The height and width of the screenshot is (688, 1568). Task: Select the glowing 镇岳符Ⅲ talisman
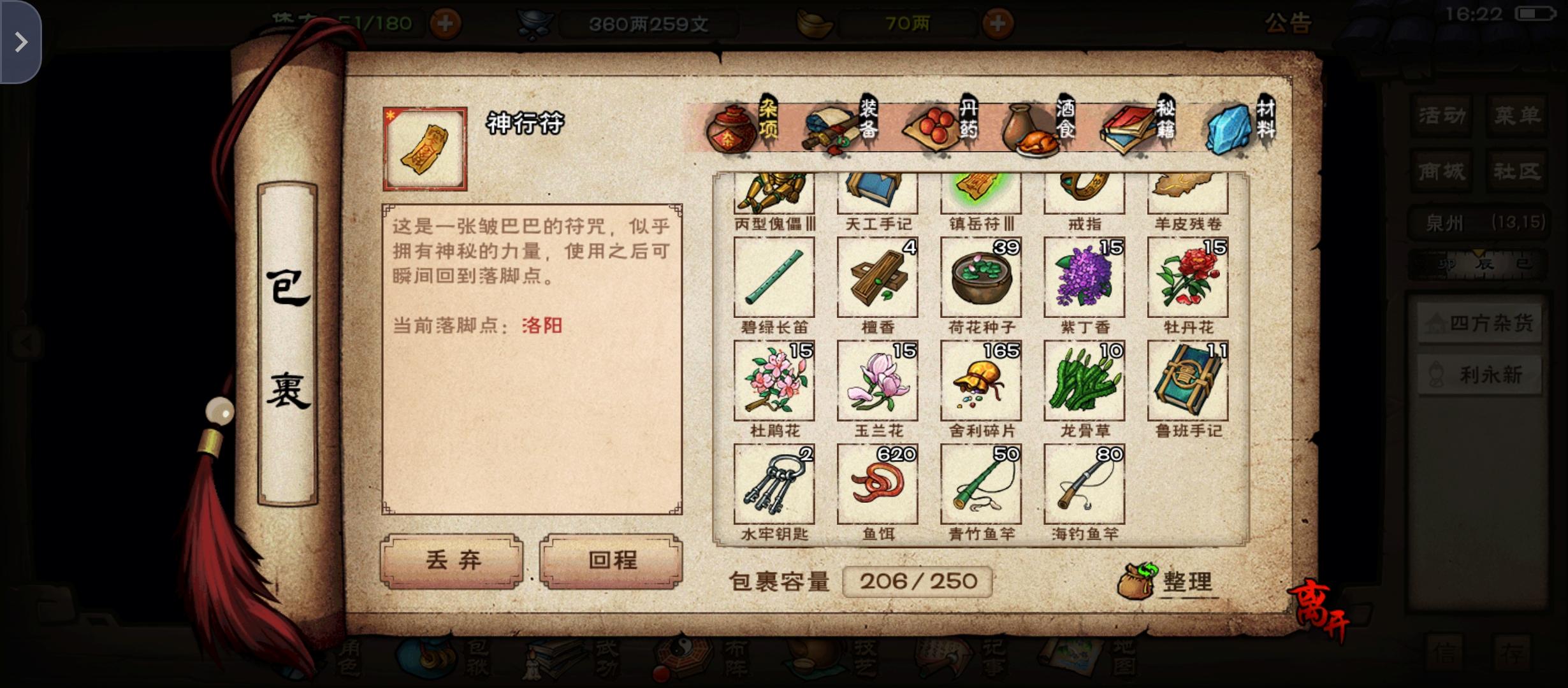point(980,191)
